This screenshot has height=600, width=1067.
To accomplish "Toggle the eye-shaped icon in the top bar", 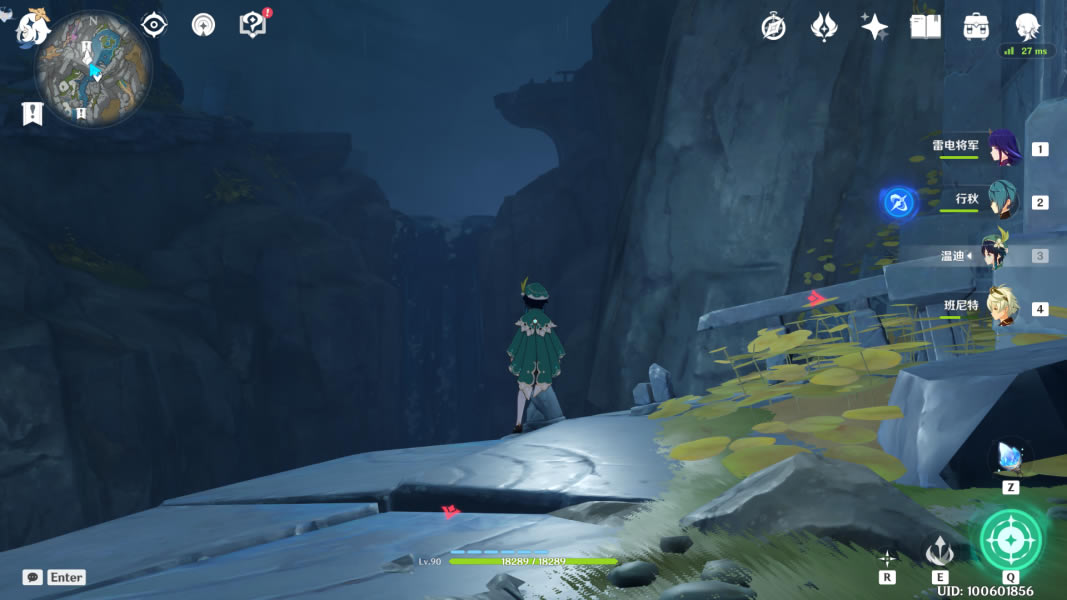I will coord(154,25).
